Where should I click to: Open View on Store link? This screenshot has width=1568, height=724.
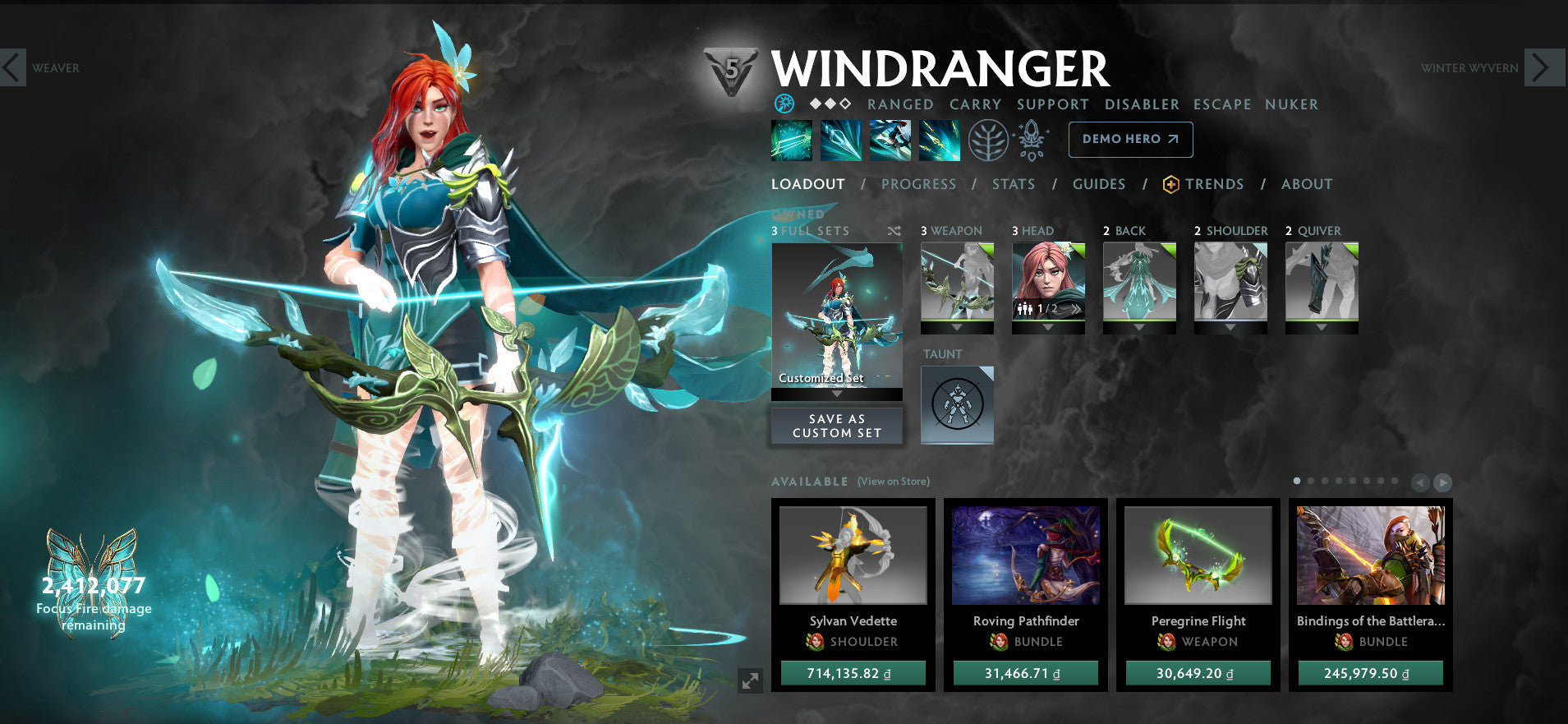point(893,482)
